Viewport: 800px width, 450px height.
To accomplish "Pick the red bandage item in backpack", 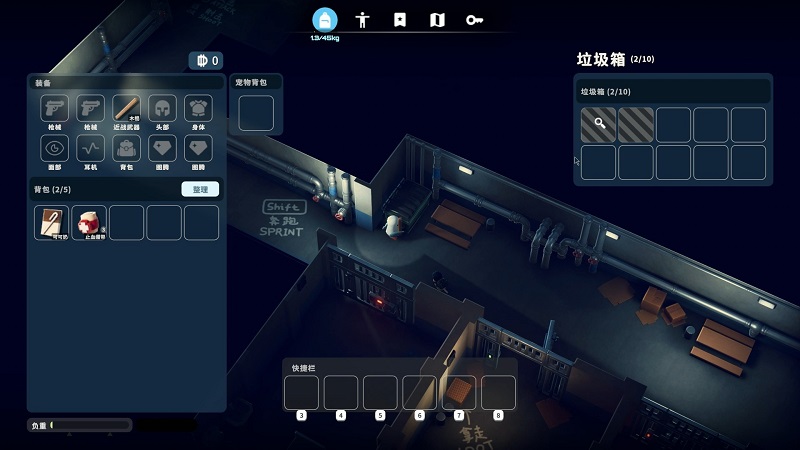I will (x=89, y=222).
